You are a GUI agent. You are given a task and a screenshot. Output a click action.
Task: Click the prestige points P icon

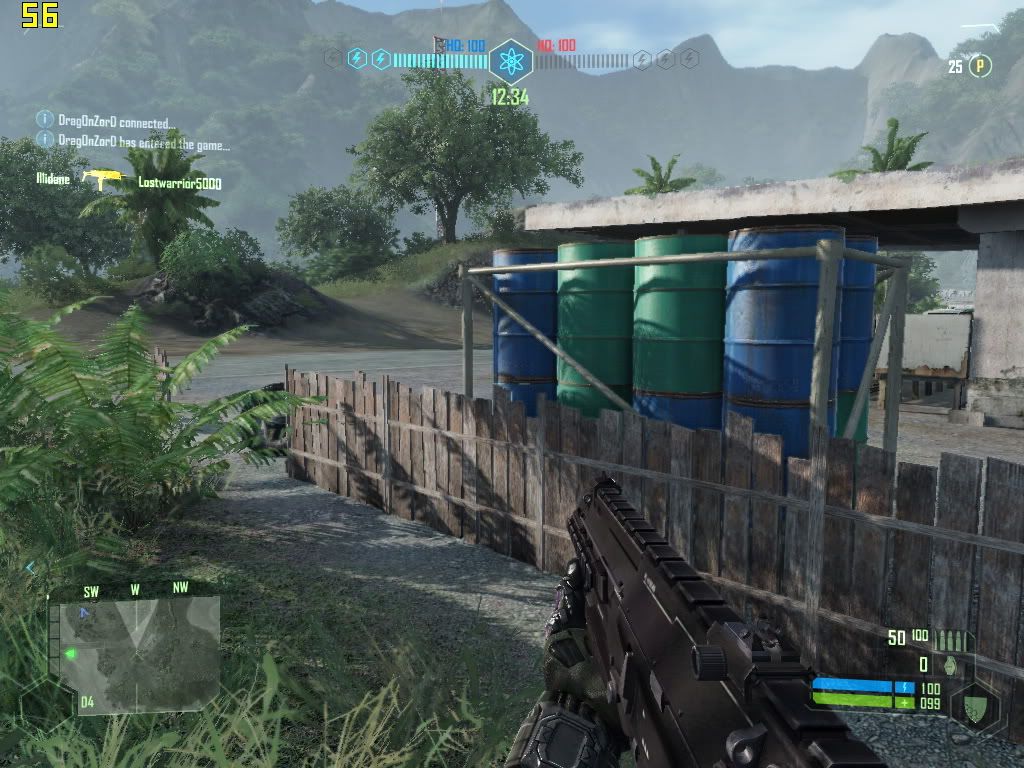(981, 67)
